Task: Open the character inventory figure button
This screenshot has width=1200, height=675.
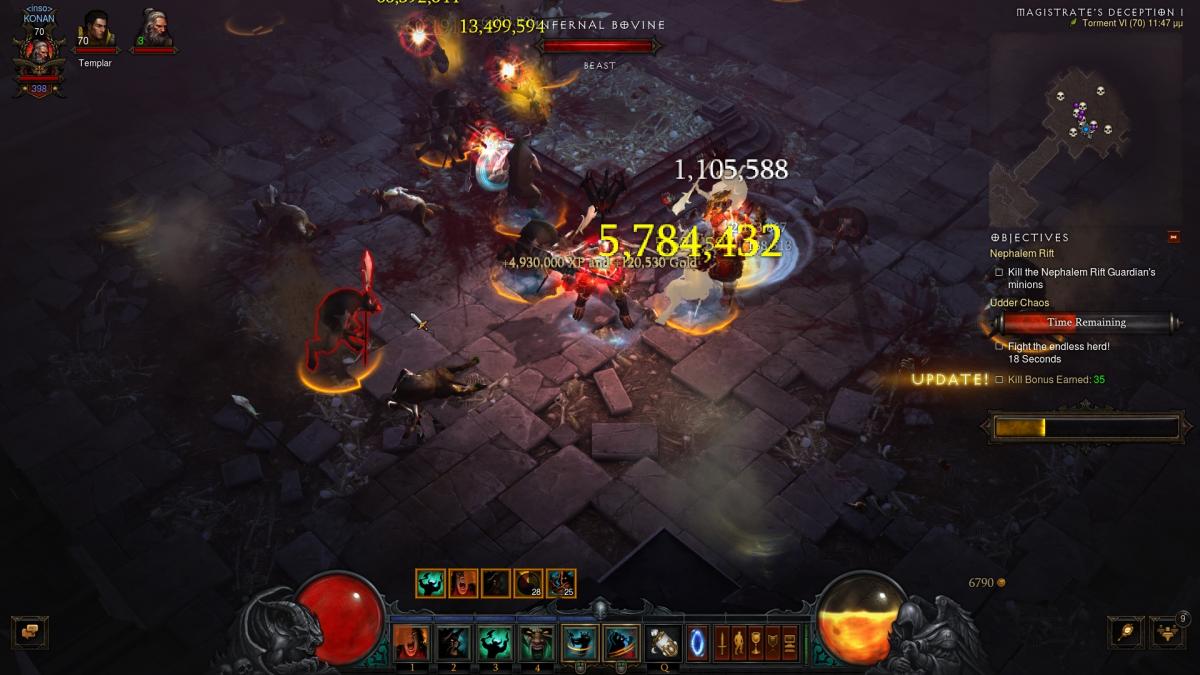Action: pyautogui.click(x=738, y=642)
